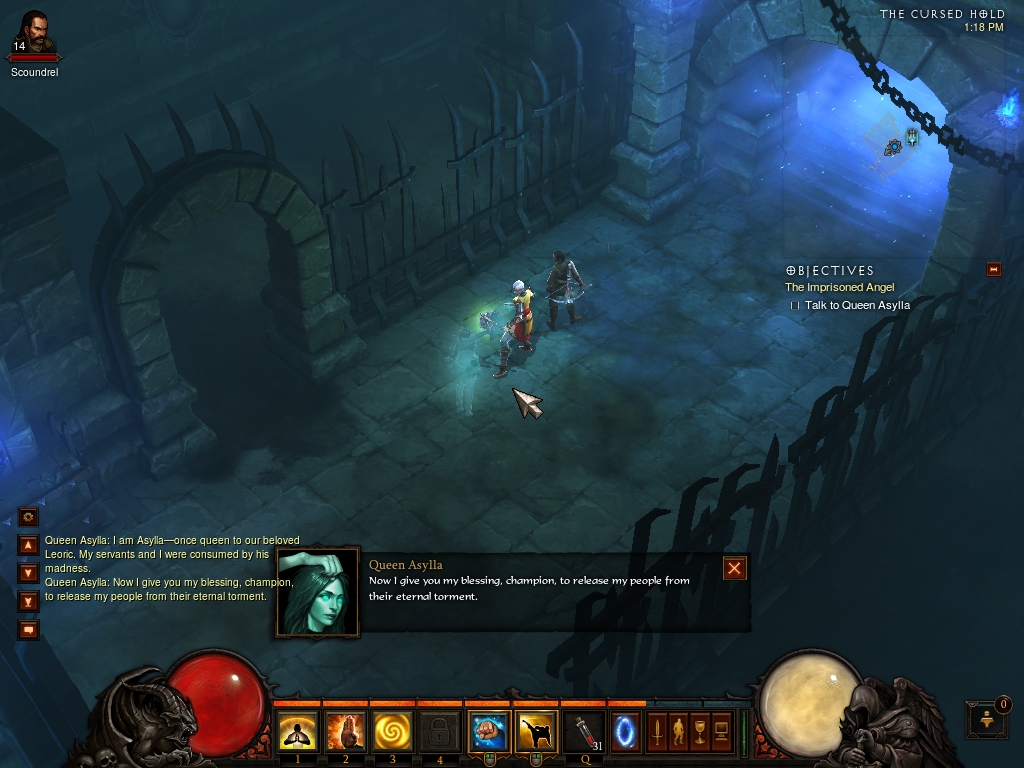Image resolution: width=1024 pixels, height=768 pixels.
Task: Activate the praying monk skill in slot 1
Action: 297,732
